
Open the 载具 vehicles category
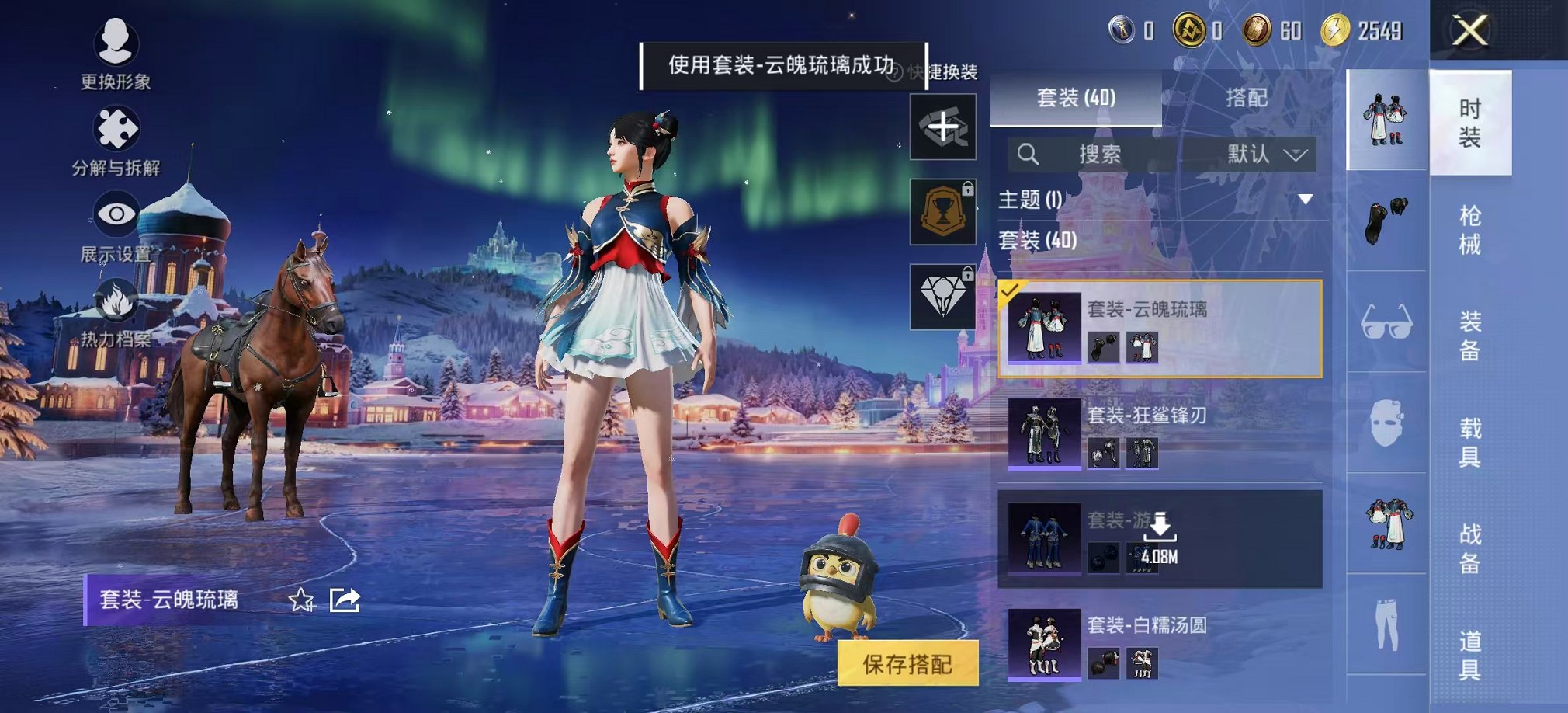[x=1469, y=442]
